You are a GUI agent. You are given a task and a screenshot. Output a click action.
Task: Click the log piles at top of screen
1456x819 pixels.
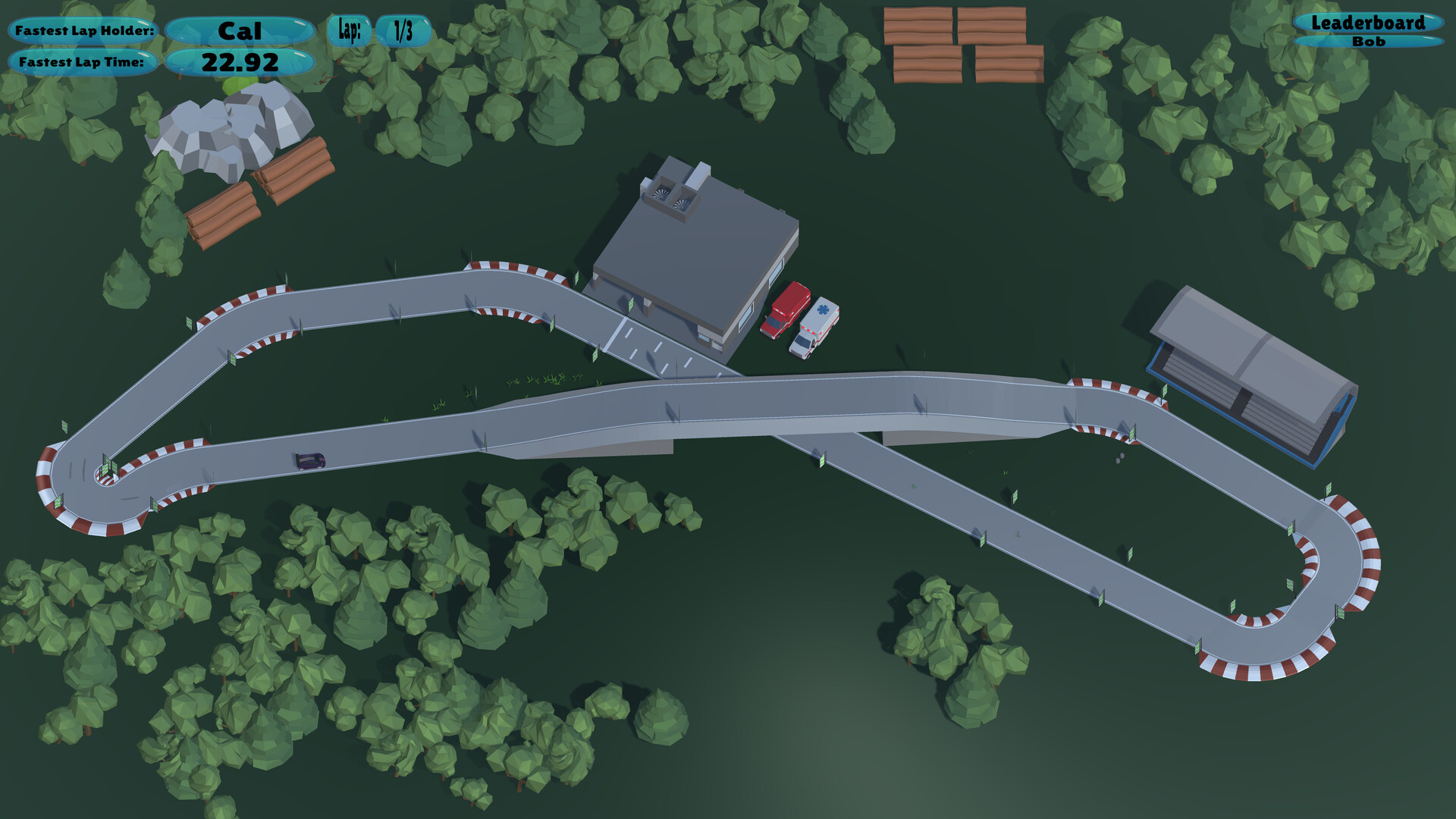point(963,42)
